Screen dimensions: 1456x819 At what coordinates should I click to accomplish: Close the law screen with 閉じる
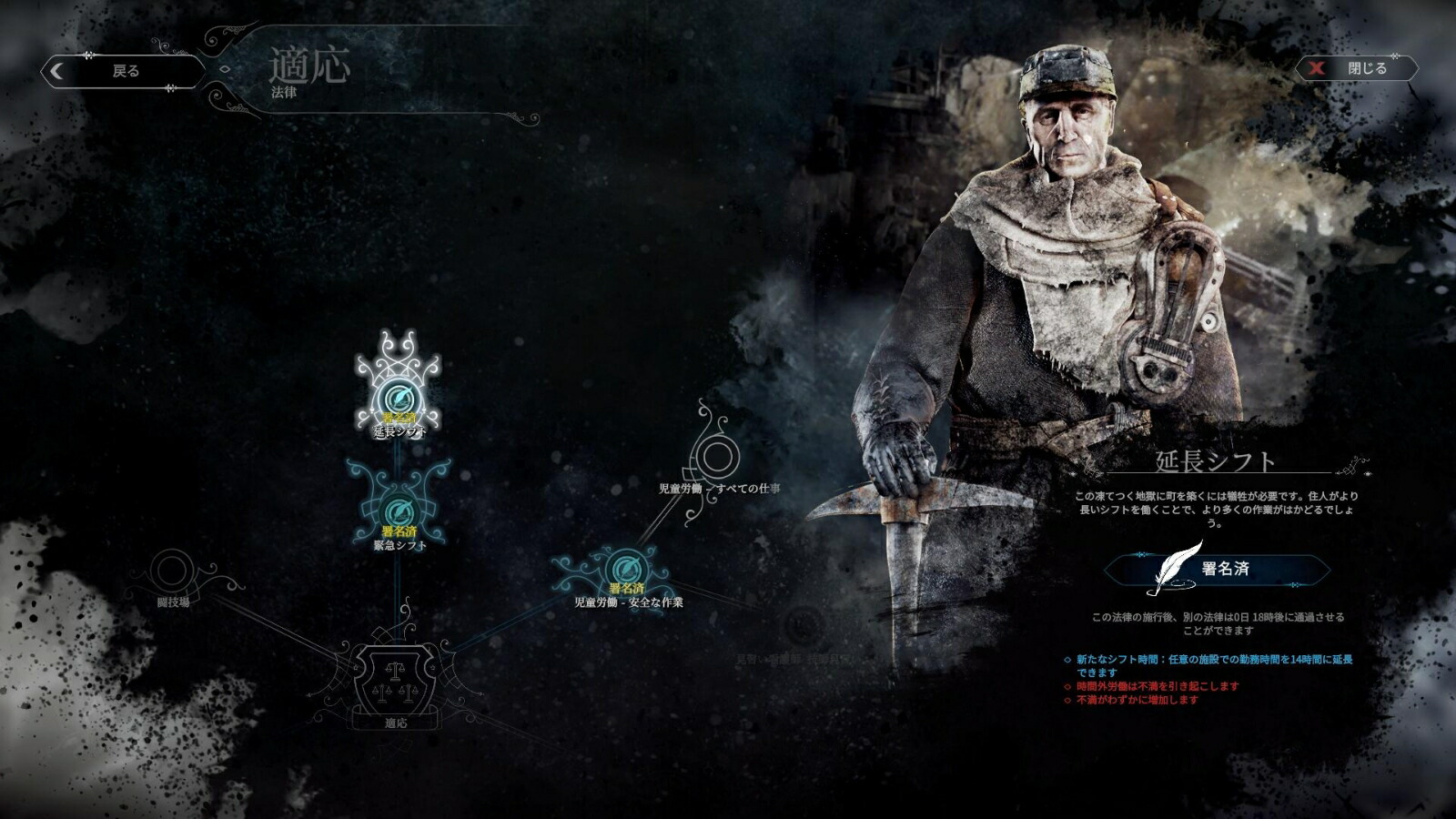[1366, 67]
